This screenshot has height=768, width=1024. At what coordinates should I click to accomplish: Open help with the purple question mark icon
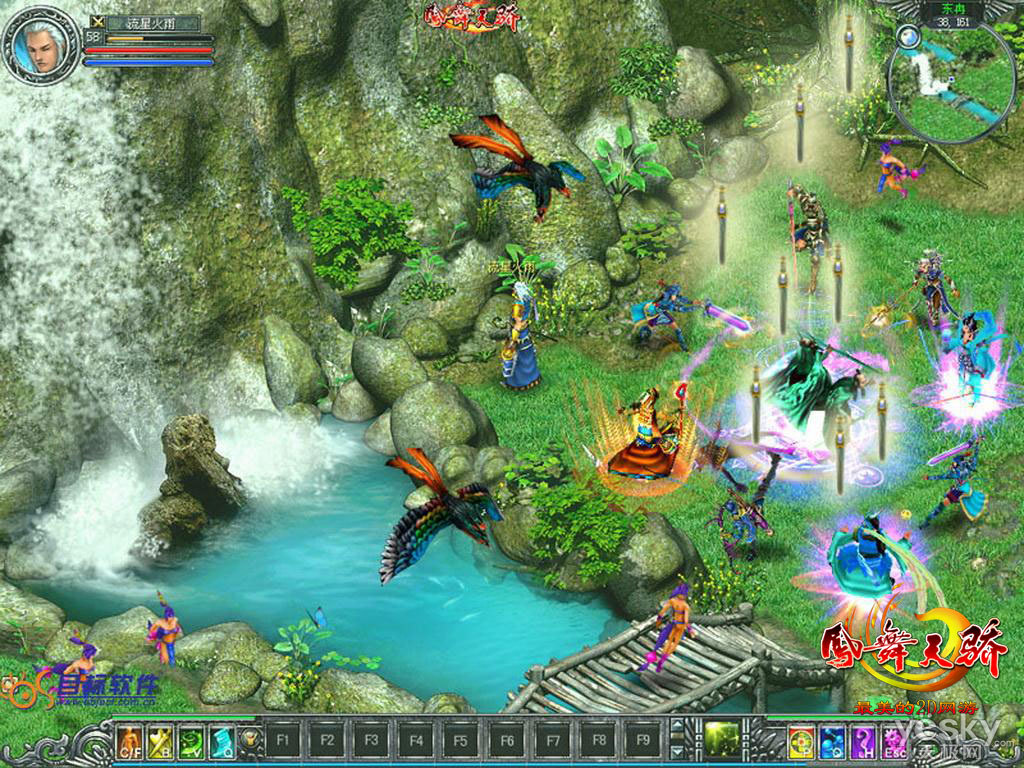click(x=862, y=741)
